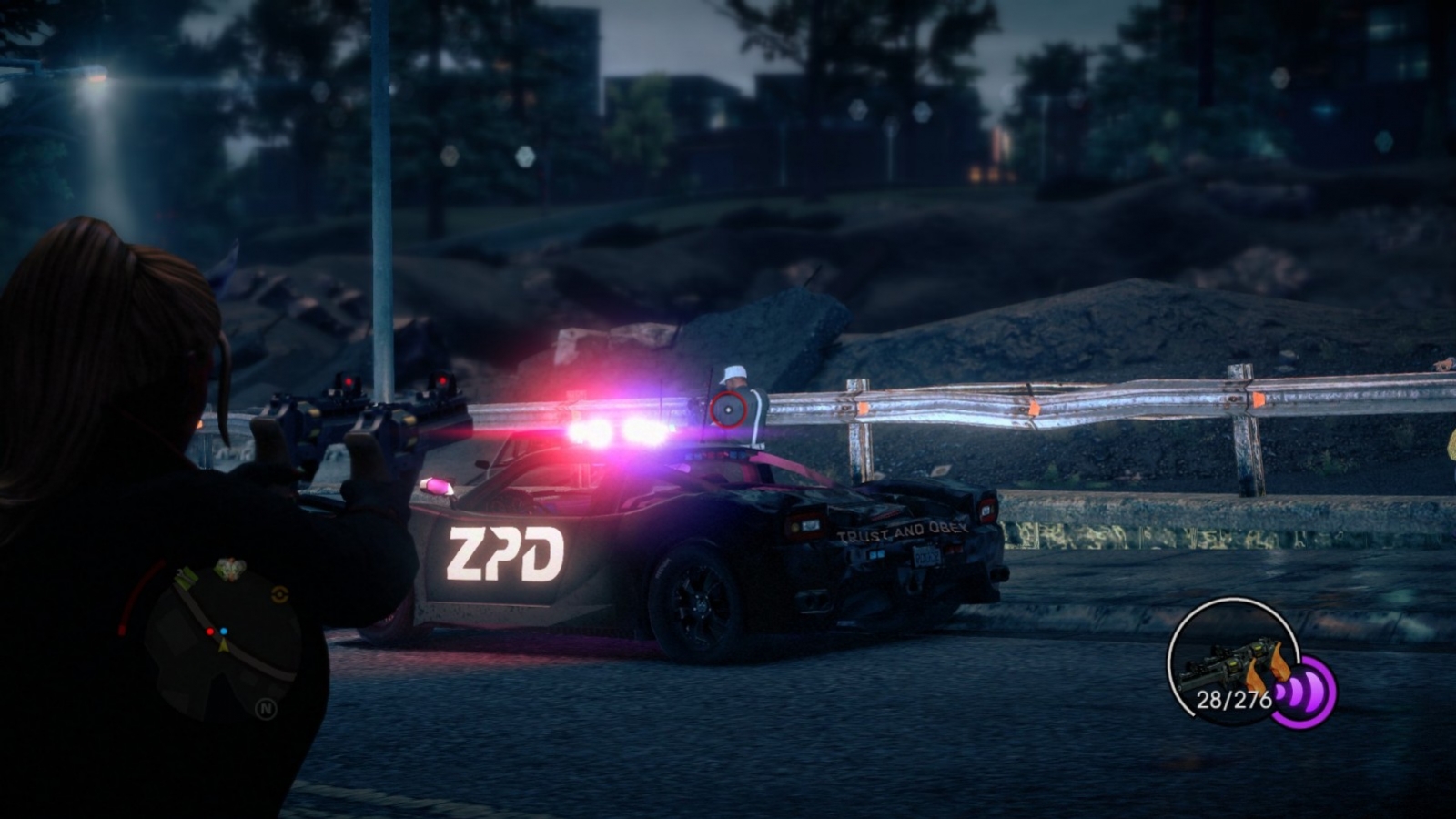Select the red enemy dot on minimap
The image size is (1456, 819).
tap(210, 632)
